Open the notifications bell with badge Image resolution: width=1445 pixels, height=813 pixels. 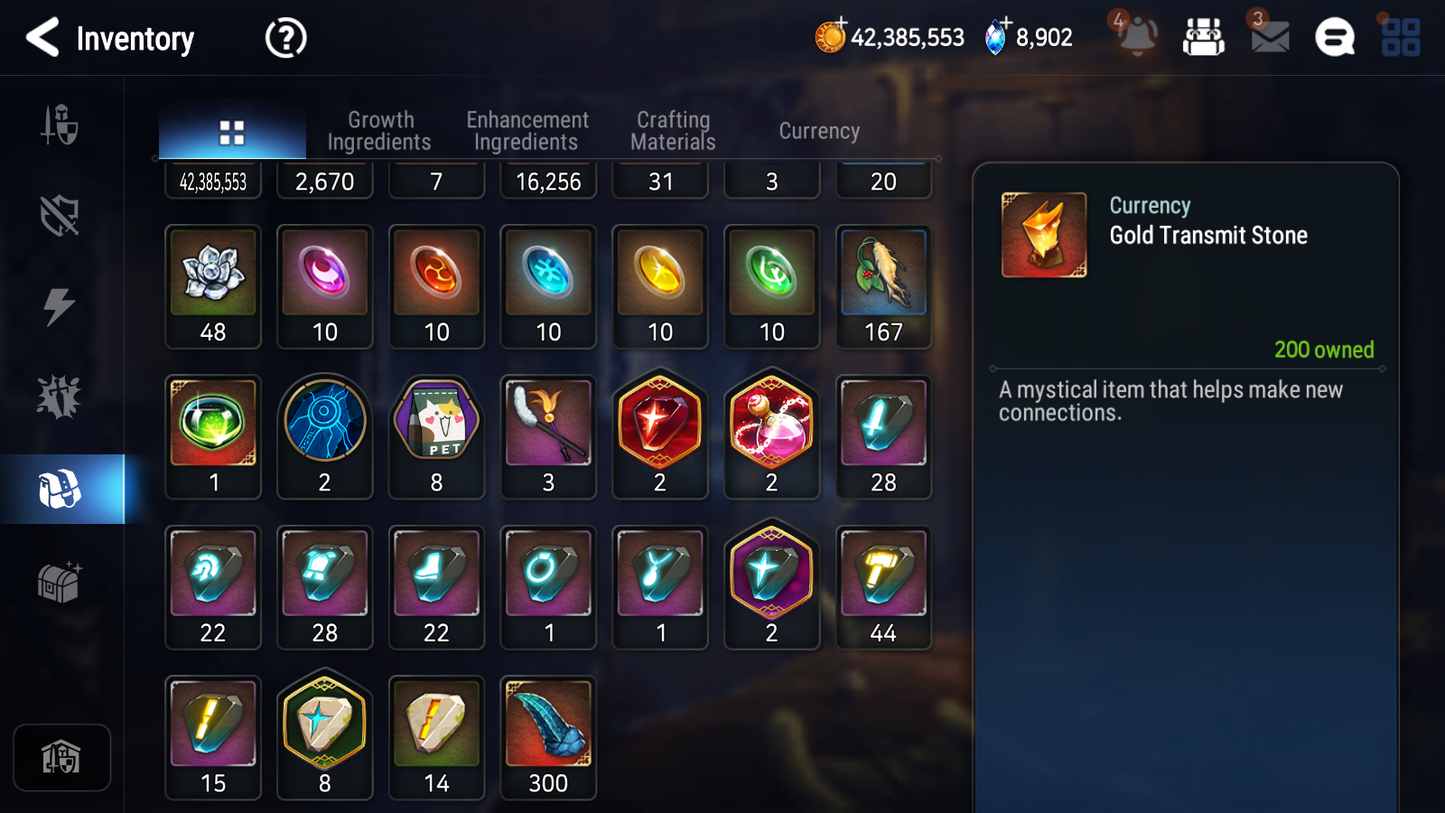tap(1136, 37)
